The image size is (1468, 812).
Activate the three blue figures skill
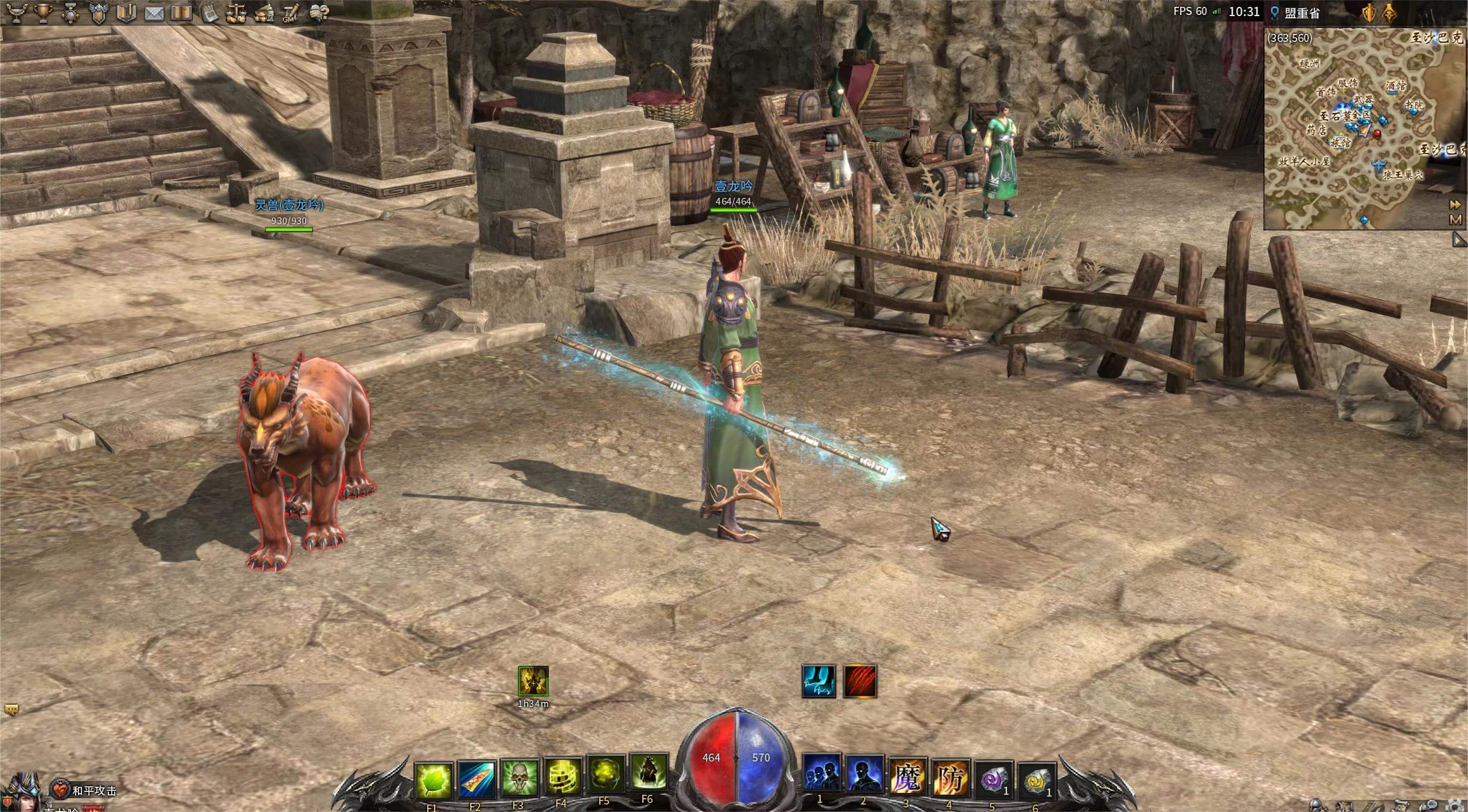tap(821, 774)
